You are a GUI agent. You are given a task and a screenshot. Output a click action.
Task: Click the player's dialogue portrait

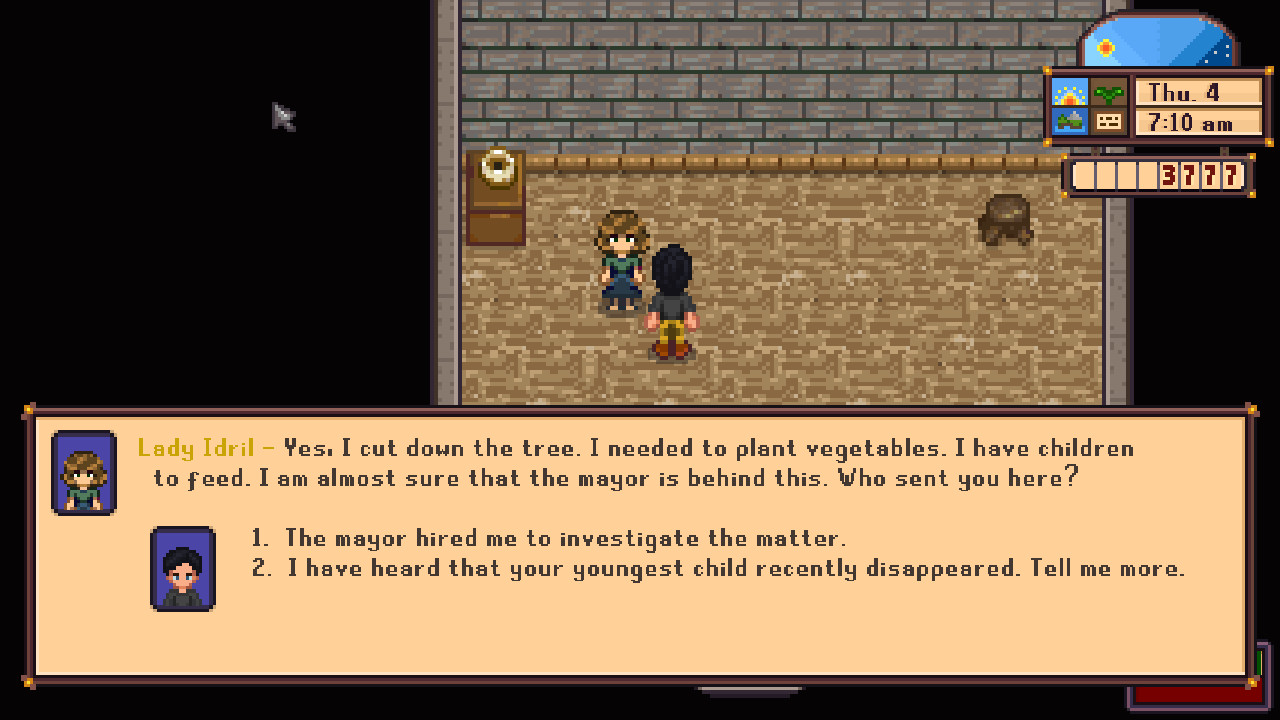pos(183,566)
